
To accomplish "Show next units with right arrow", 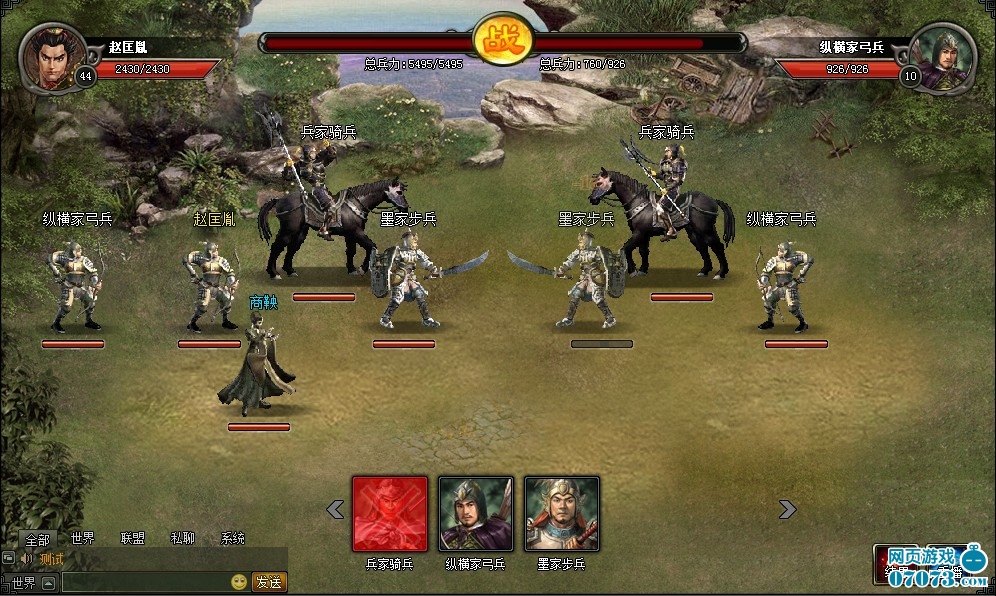I will (787, 510).
